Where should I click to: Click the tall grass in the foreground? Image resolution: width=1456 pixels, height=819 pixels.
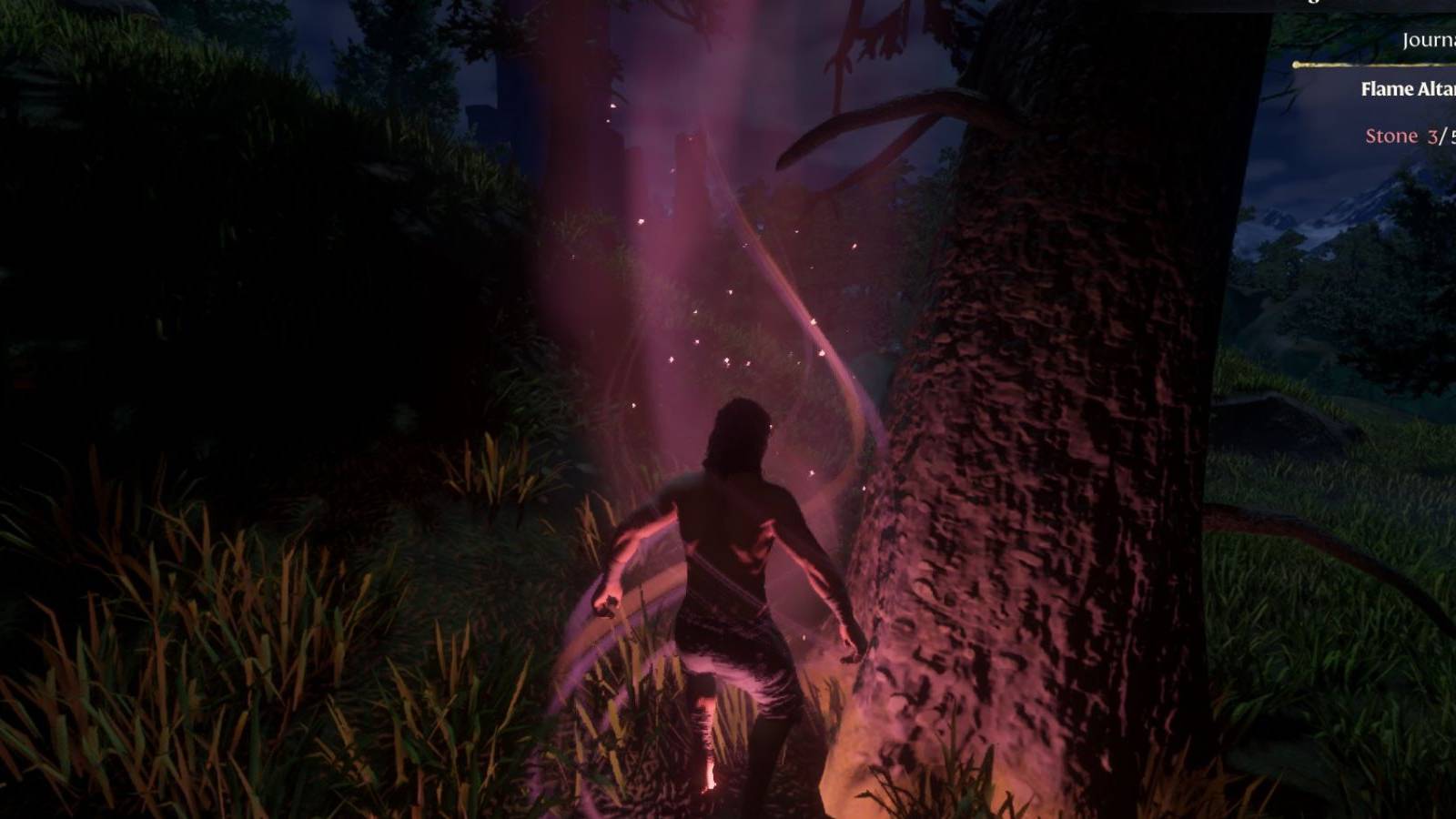pyautogui.click(x=227, y=682)
